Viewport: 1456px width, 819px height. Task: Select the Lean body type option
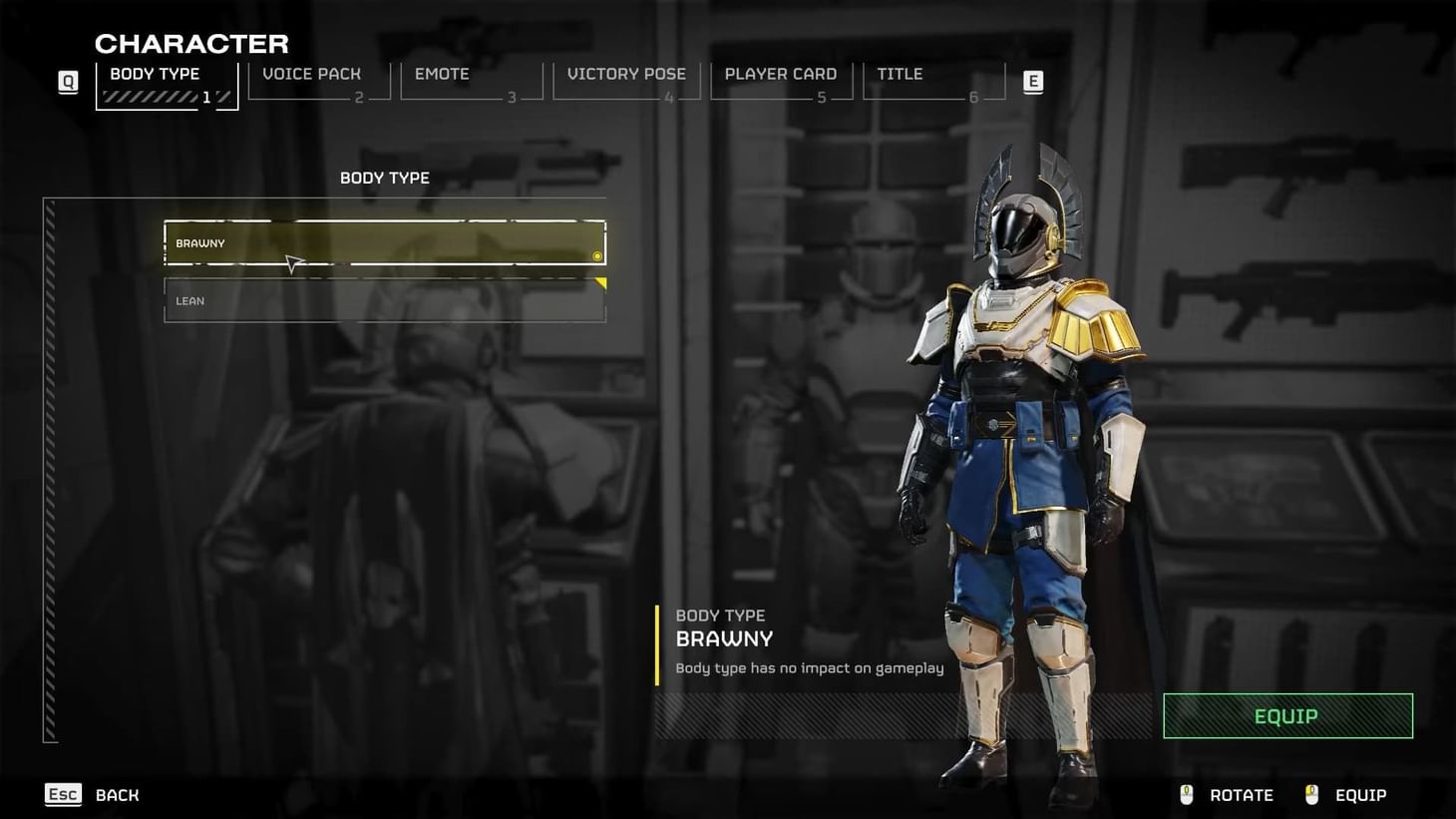384,300
